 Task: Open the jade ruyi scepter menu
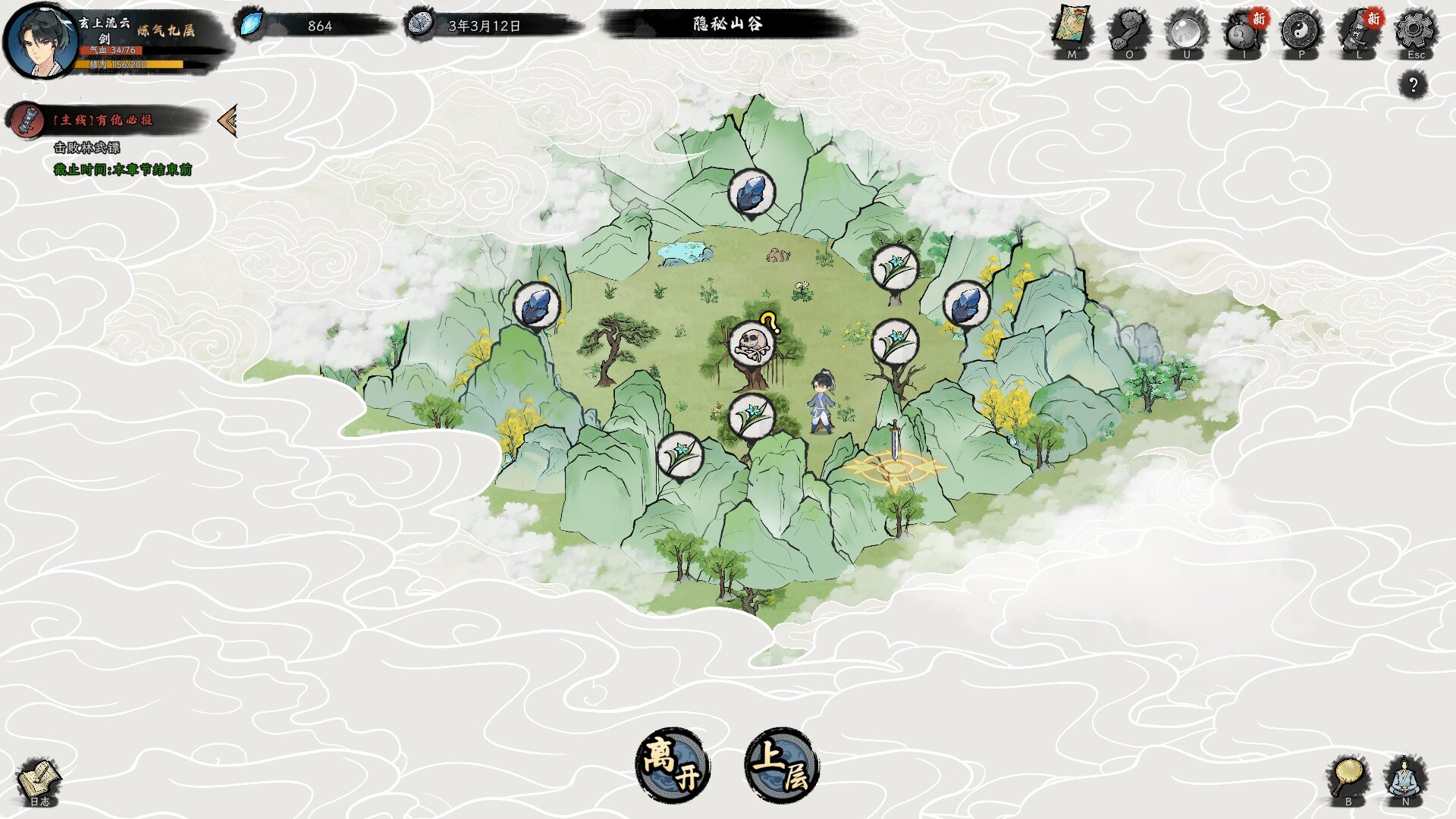(1129, 30)
